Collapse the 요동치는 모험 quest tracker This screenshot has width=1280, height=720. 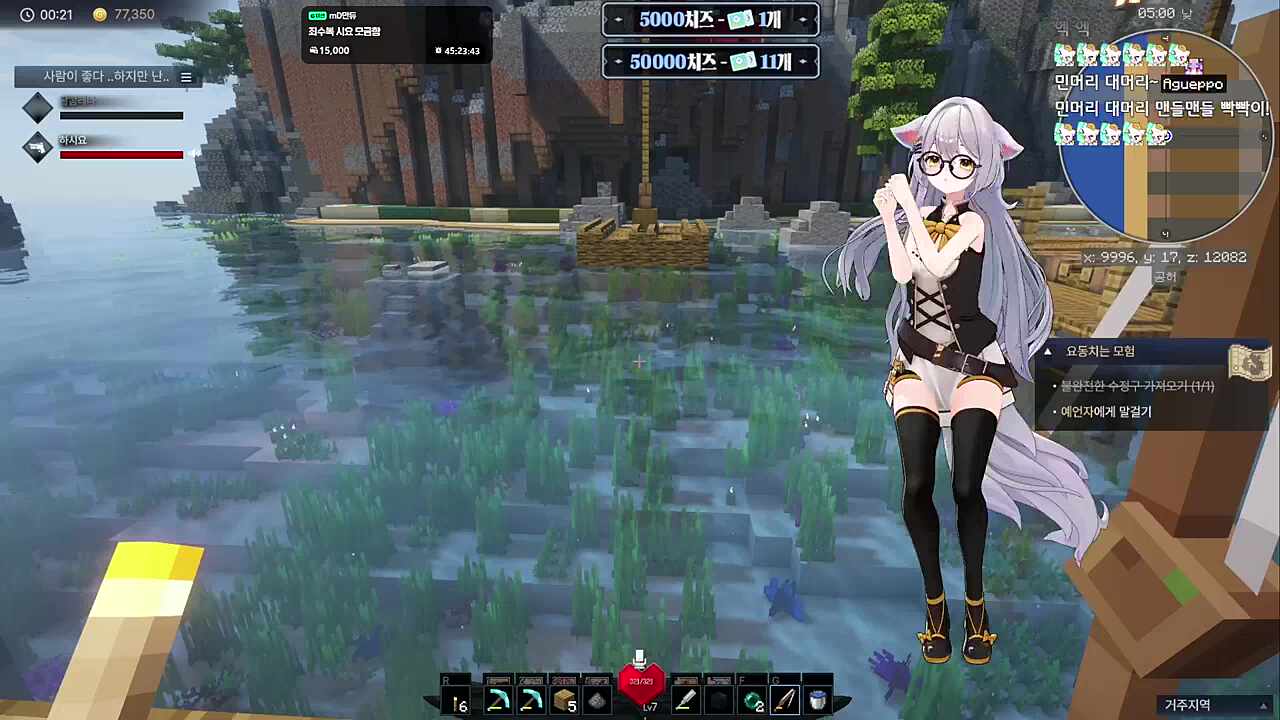1048,352
